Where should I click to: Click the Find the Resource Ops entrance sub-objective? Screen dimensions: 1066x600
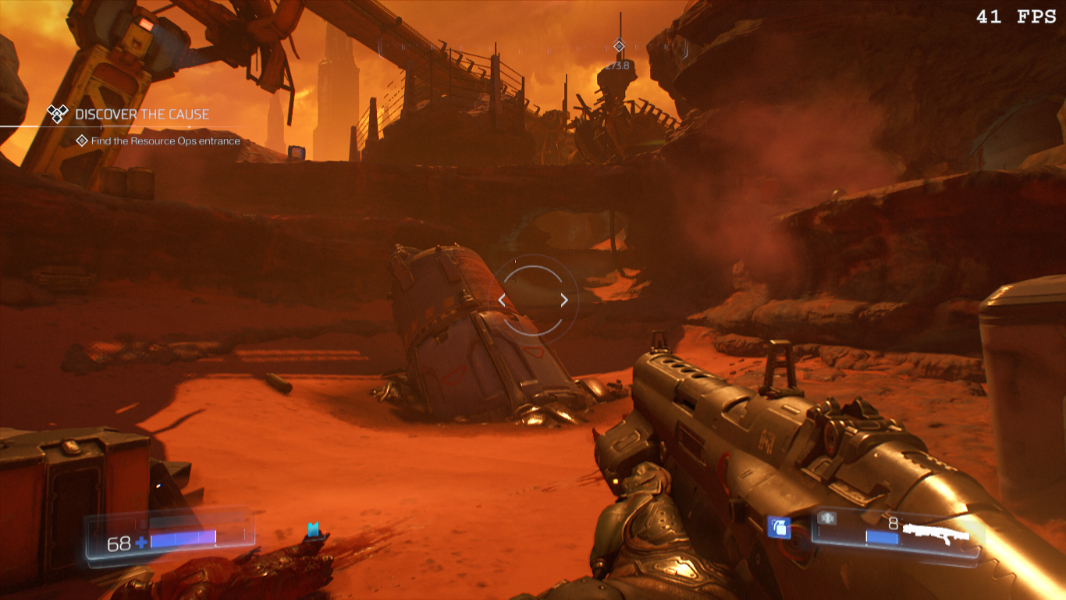[x=165, y=141]
